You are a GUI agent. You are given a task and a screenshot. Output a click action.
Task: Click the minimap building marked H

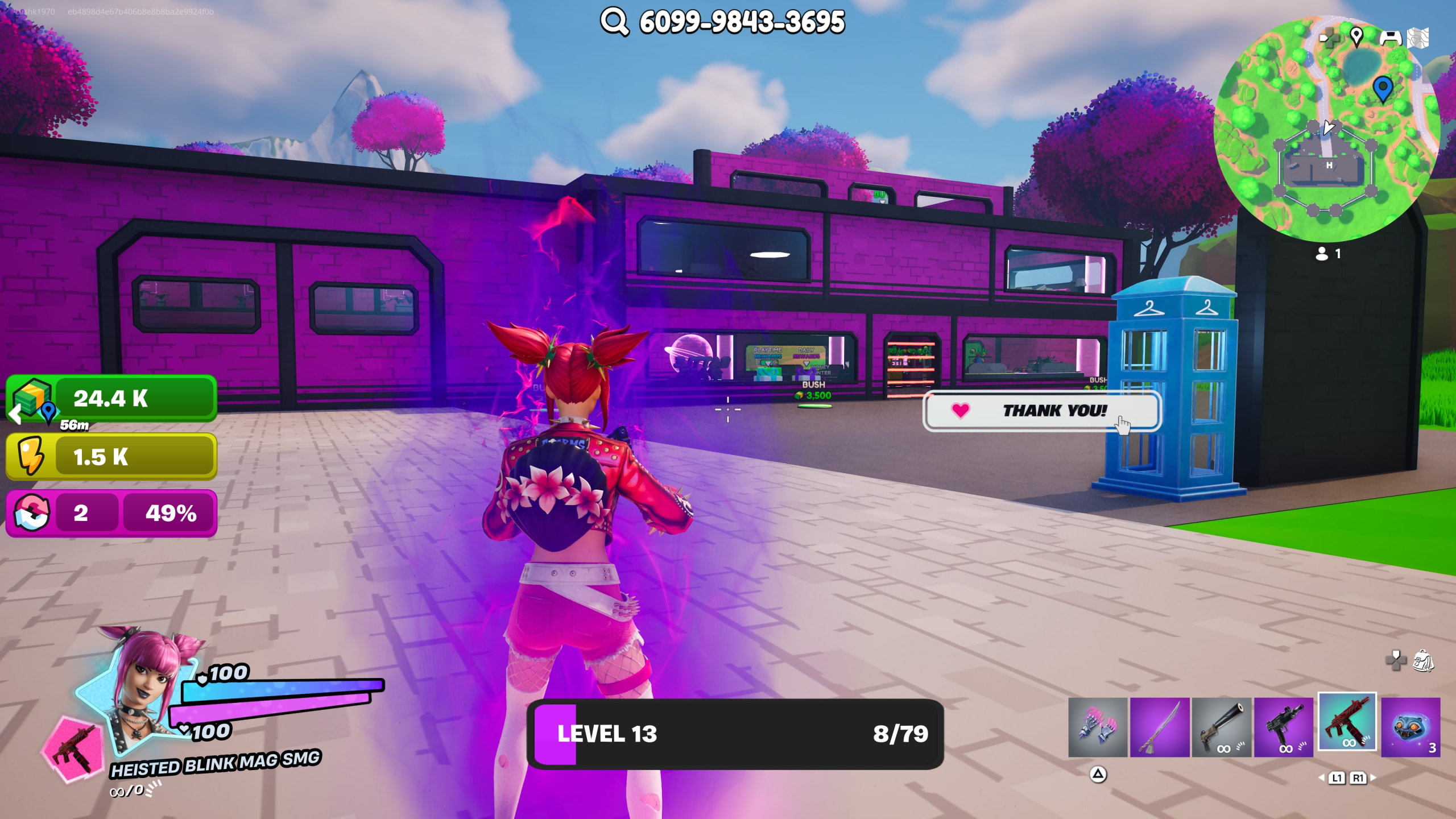coord(1329,166)
